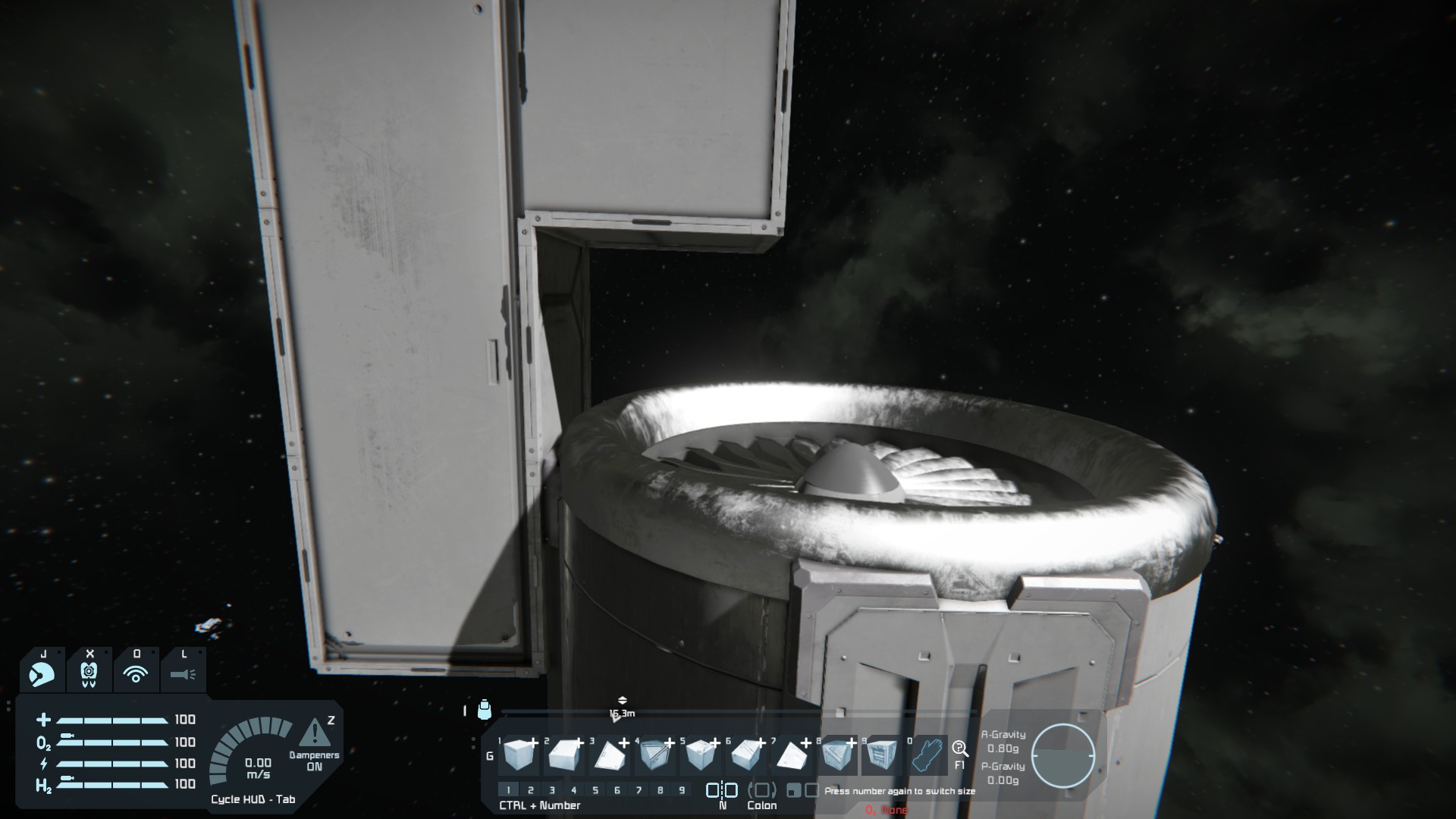This screenshot has height=819, width=1456.
Task: Toggle the broadcasting antenna signal icon
Action: (x=136, y=673)
